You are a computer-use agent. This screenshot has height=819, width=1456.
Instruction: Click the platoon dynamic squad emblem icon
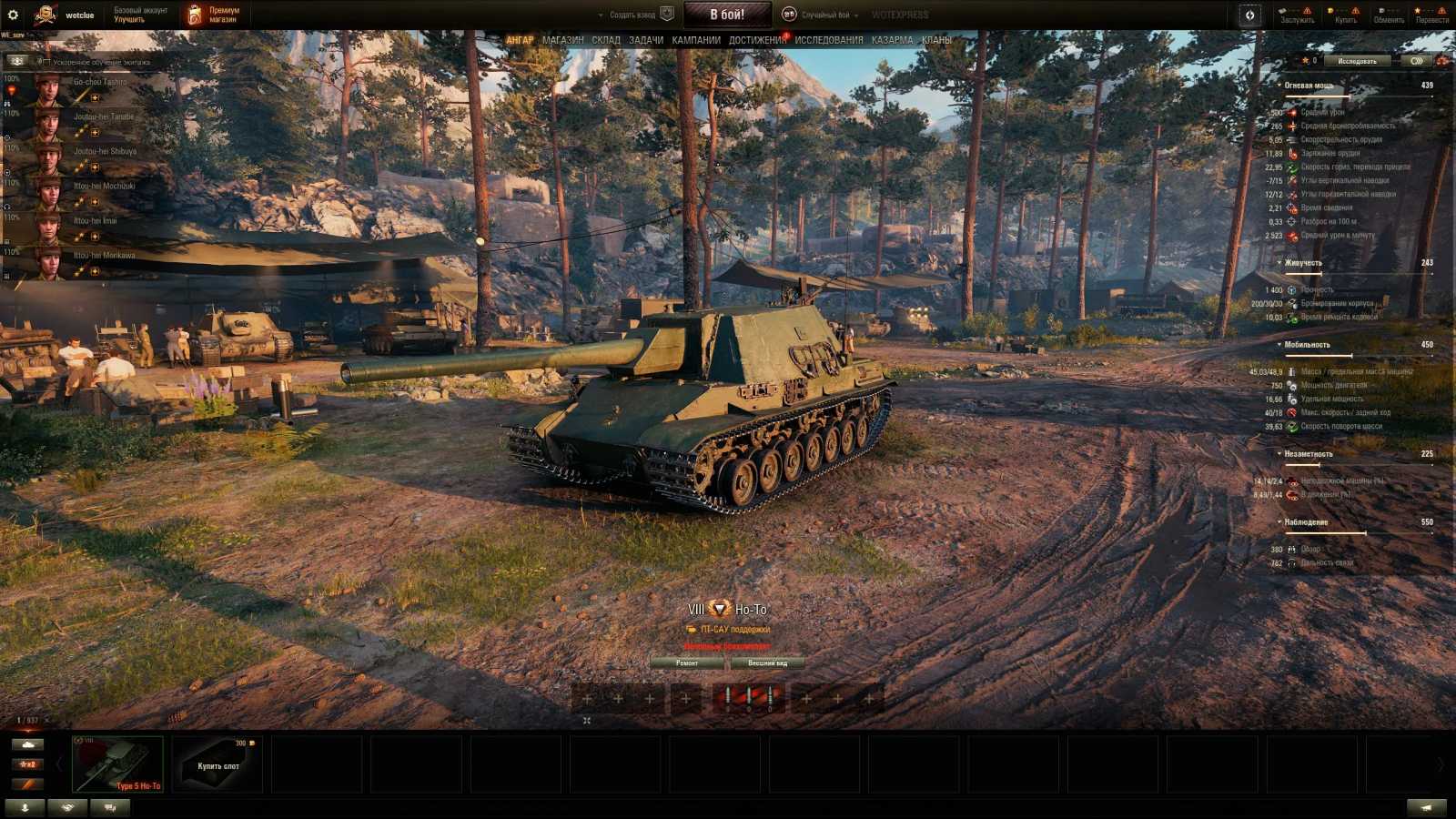(667, 14)
